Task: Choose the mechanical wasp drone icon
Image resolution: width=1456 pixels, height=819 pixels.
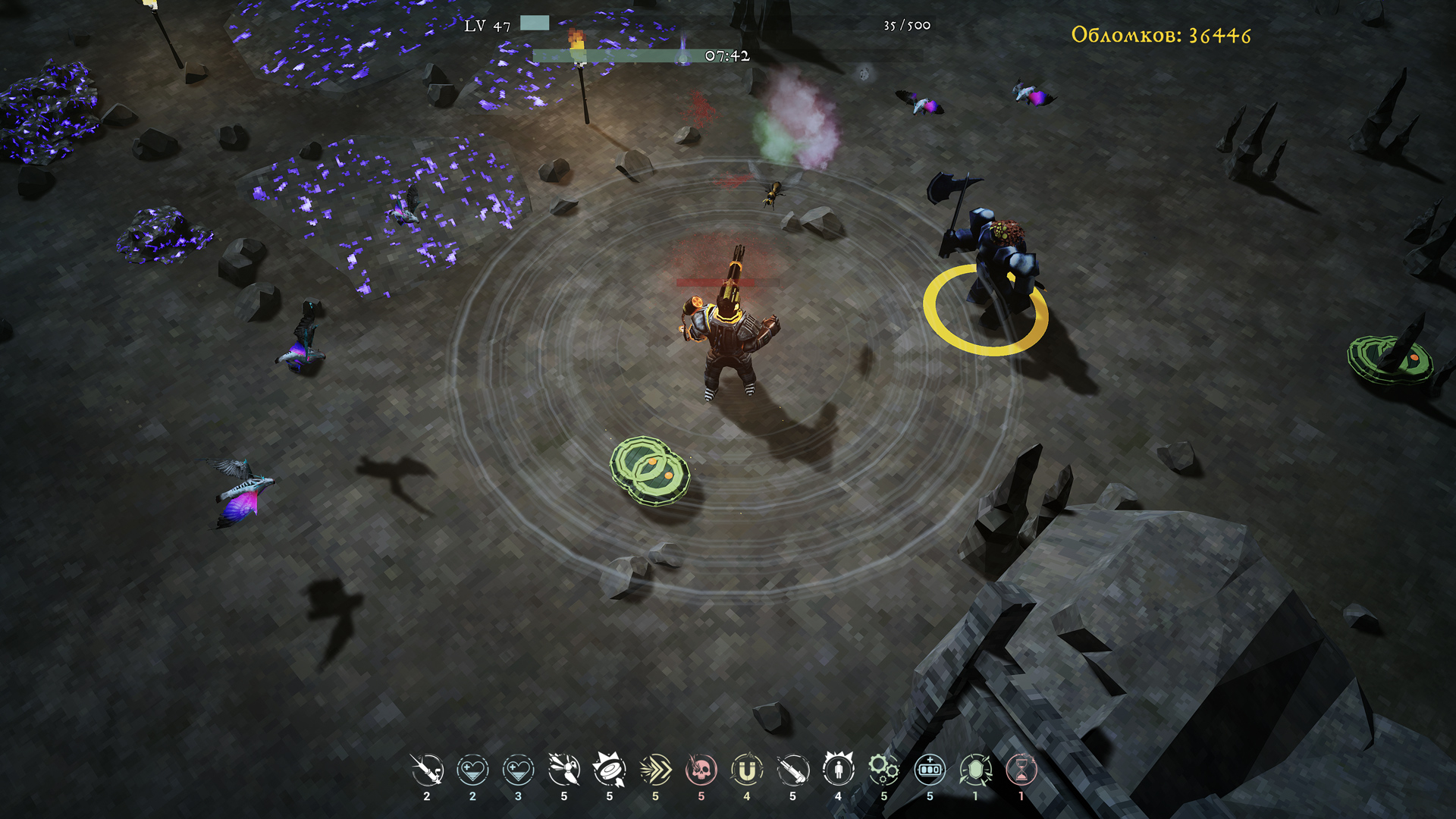Action: pos(564,770)
